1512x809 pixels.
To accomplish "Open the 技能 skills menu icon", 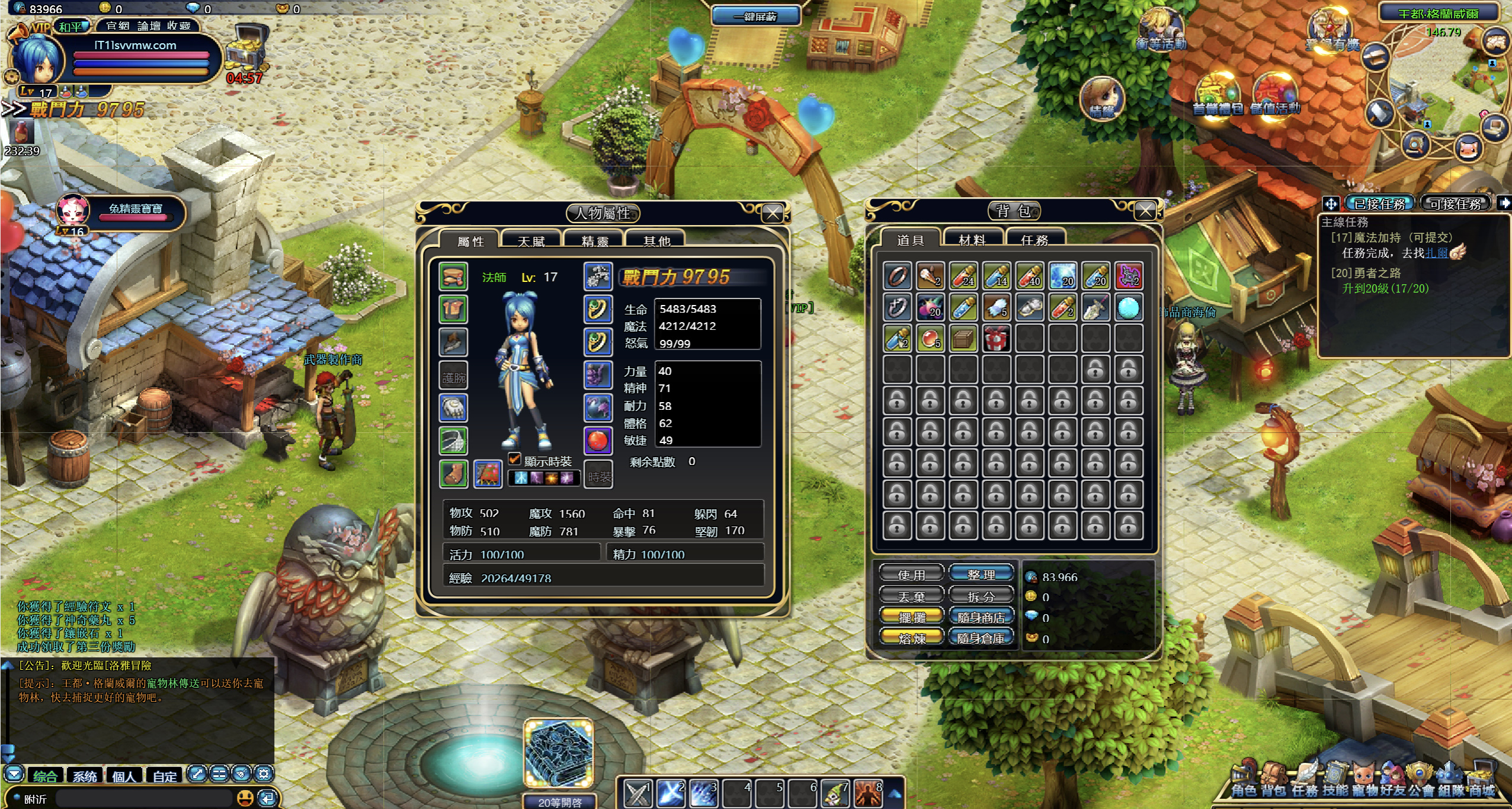I will coord(1335,781).
